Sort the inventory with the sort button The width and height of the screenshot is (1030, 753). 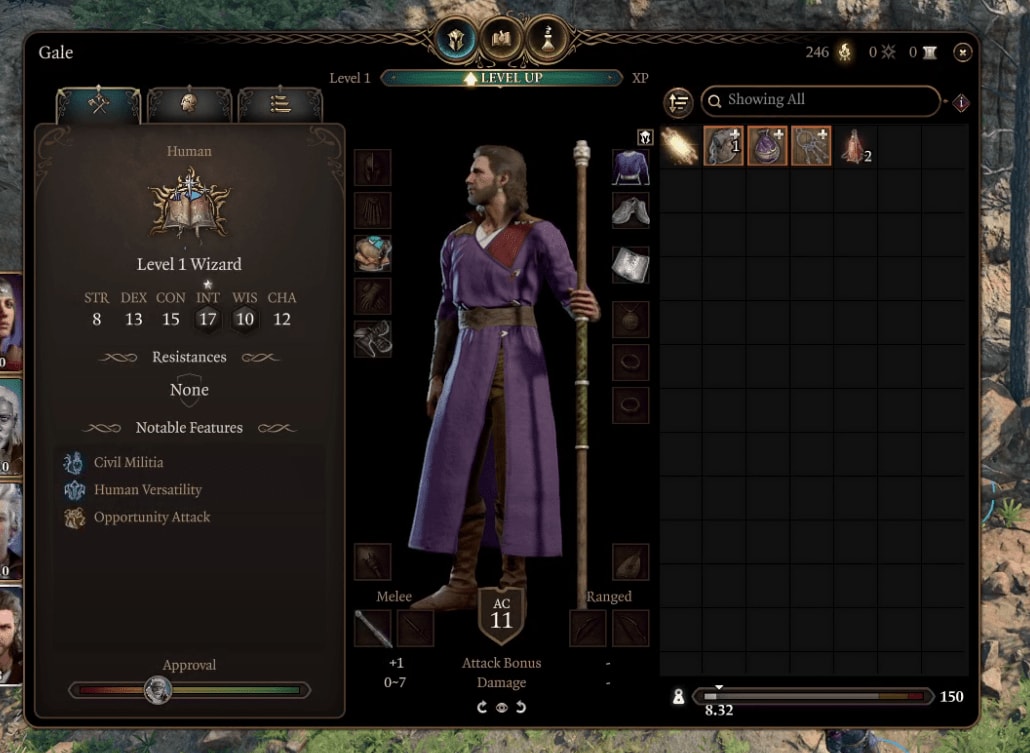678,101
